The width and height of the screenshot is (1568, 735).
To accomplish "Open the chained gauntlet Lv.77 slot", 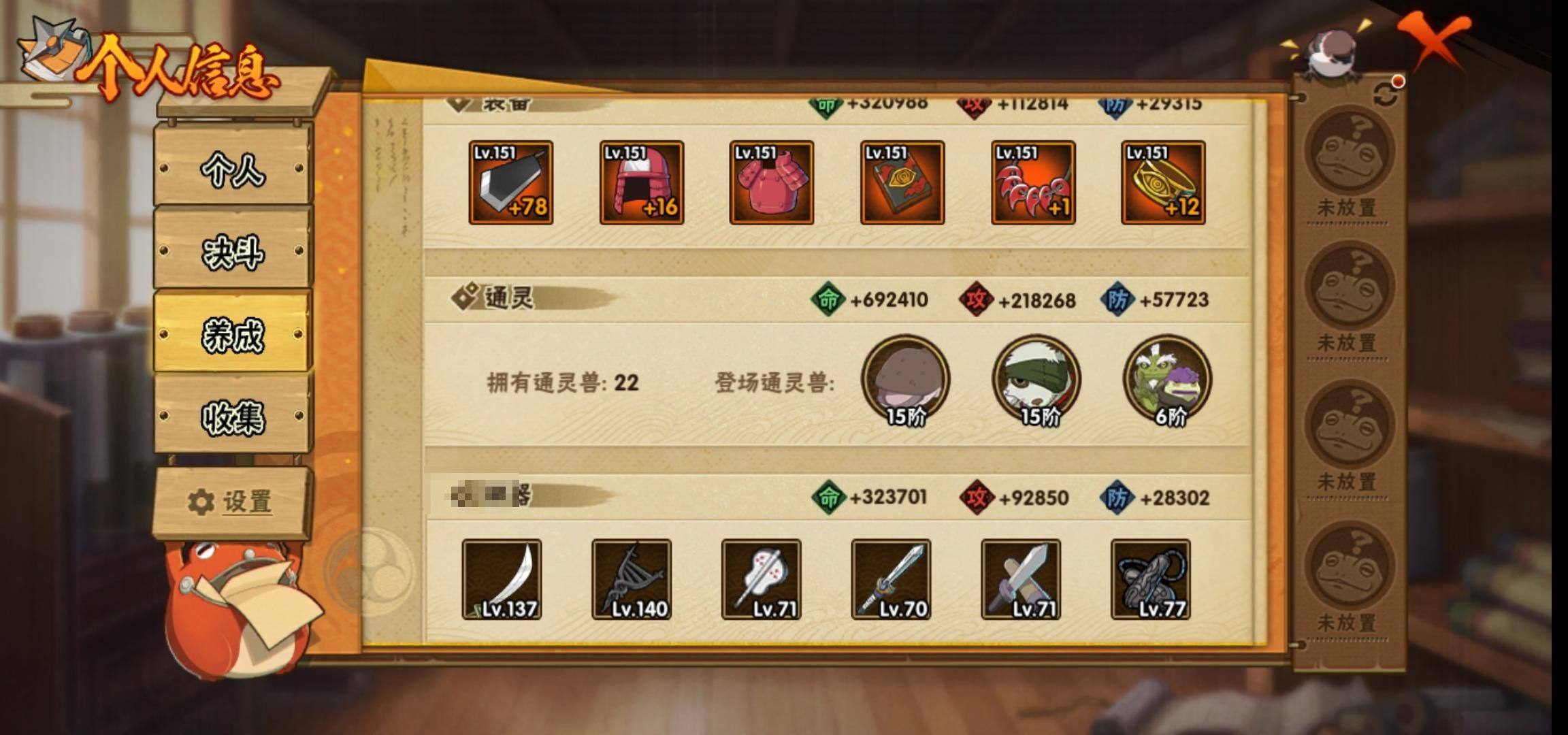I will tap(1150, 579).
